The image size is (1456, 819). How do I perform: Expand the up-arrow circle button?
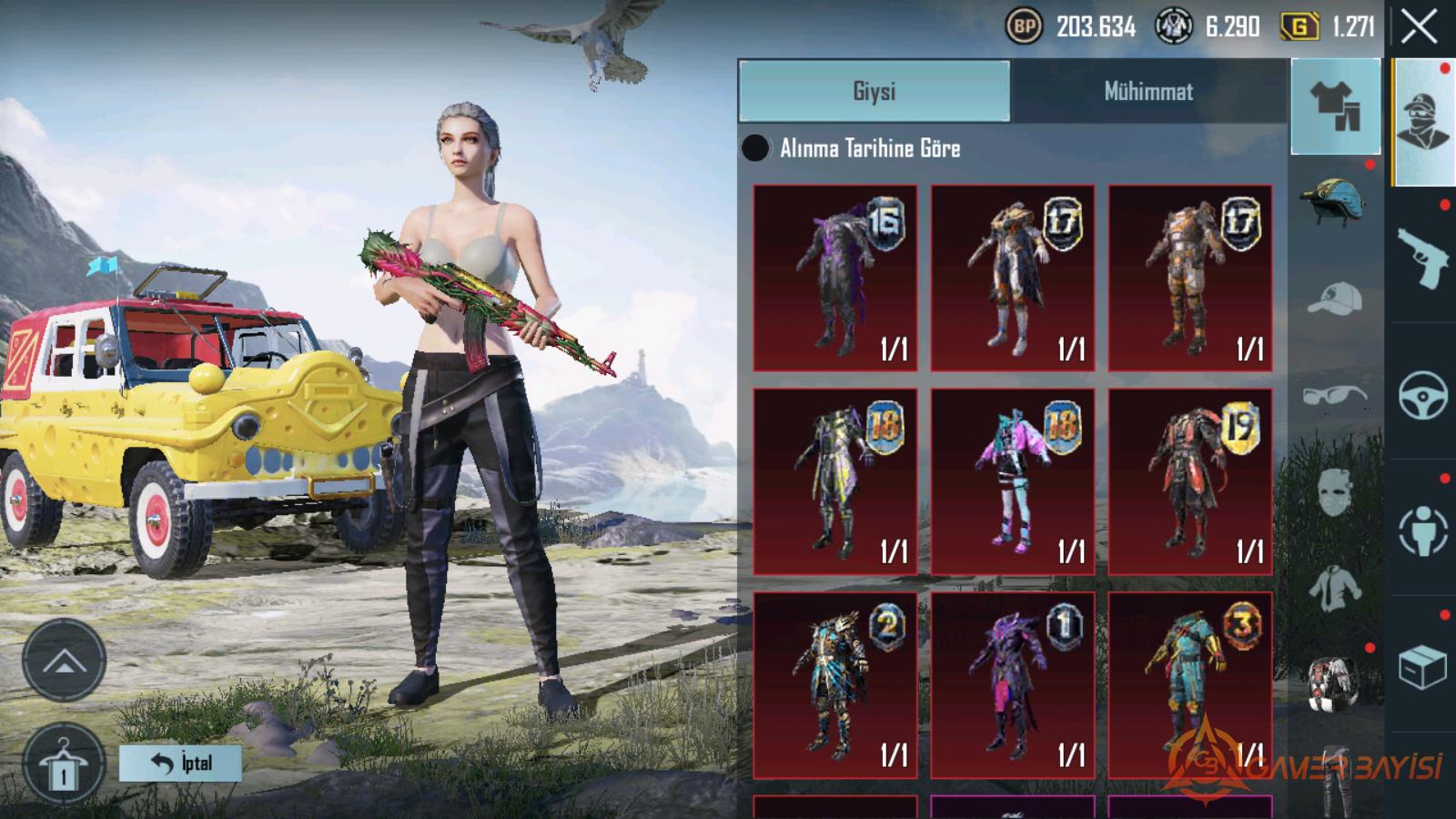(x=64, y=660)
